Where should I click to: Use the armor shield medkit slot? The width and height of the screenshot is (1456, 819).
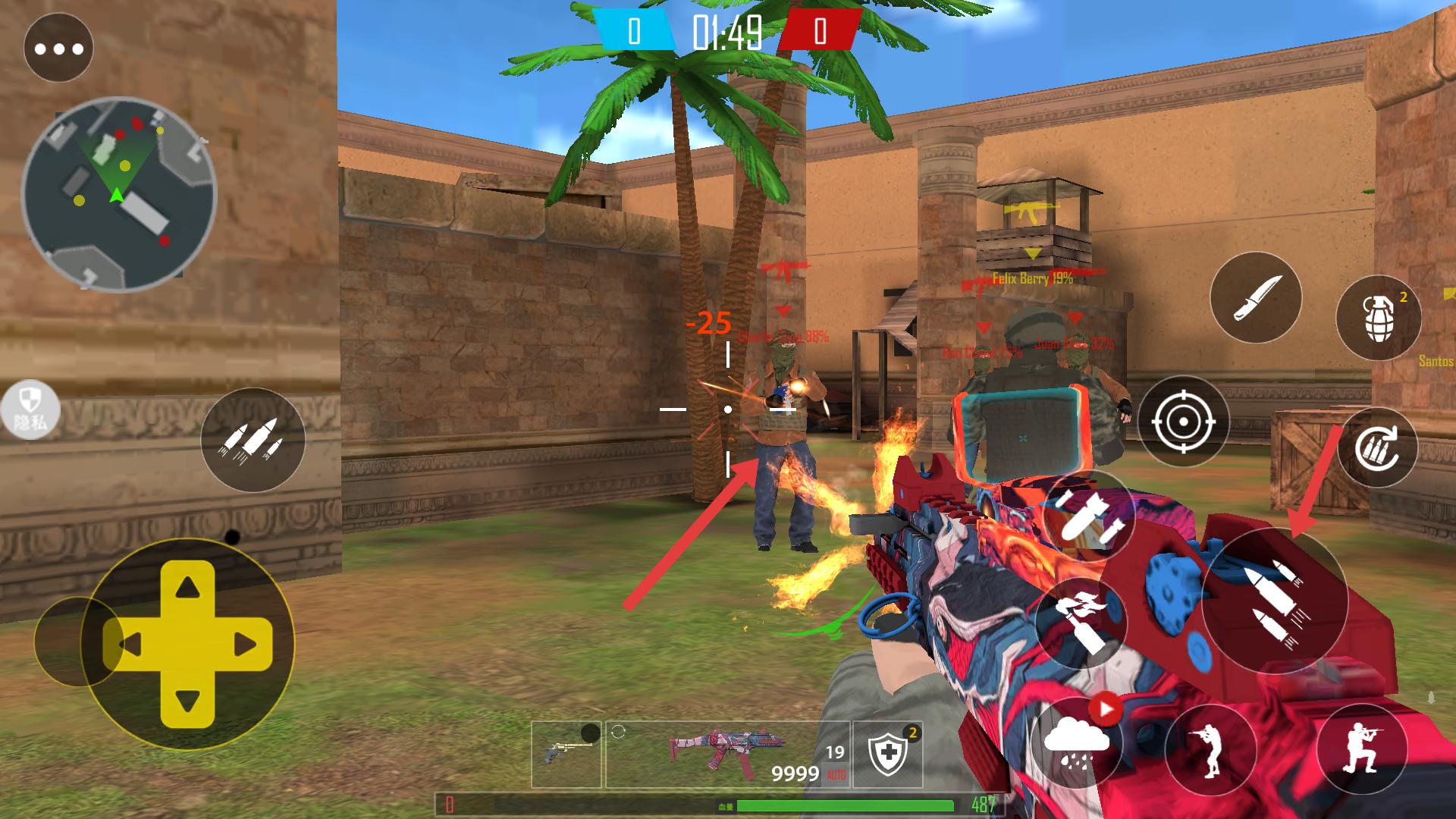887,754
